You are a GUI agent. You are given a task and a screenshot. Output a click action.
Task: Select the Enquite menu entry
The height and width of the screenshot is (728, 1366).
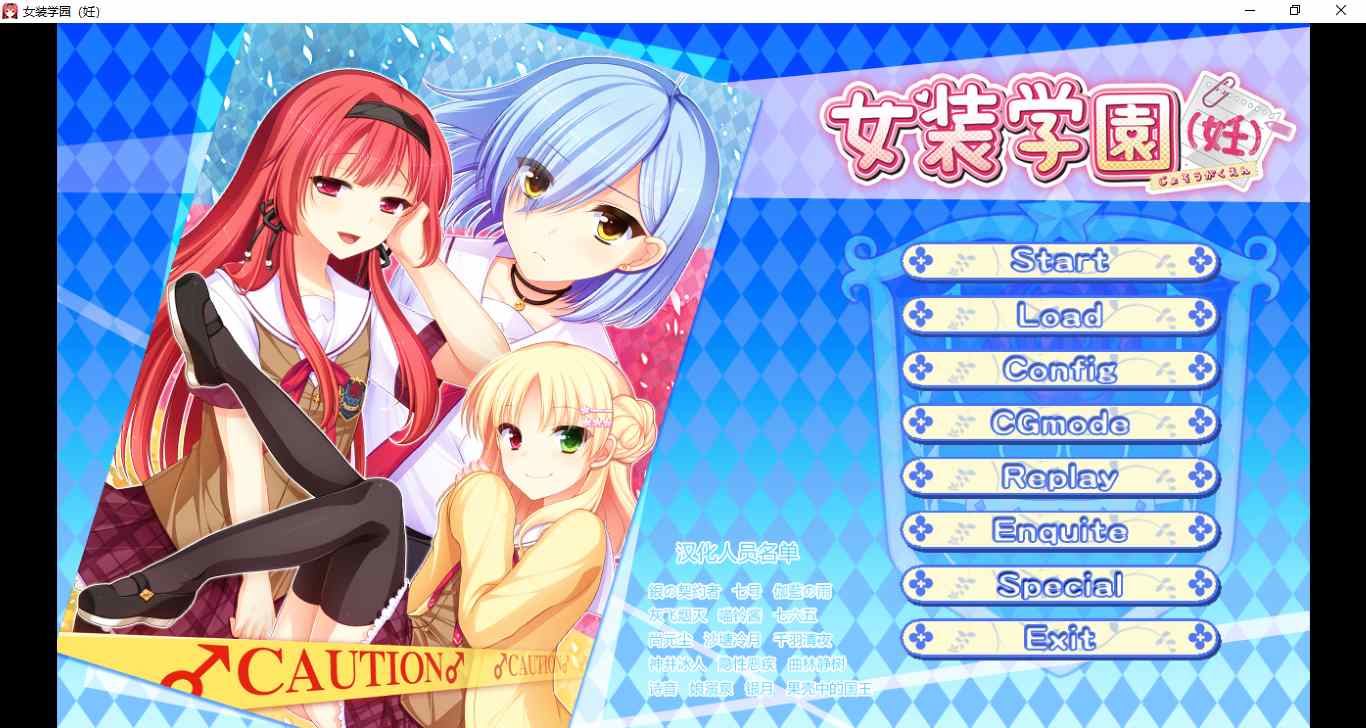pyautogui.click(x=1060, y=531)
